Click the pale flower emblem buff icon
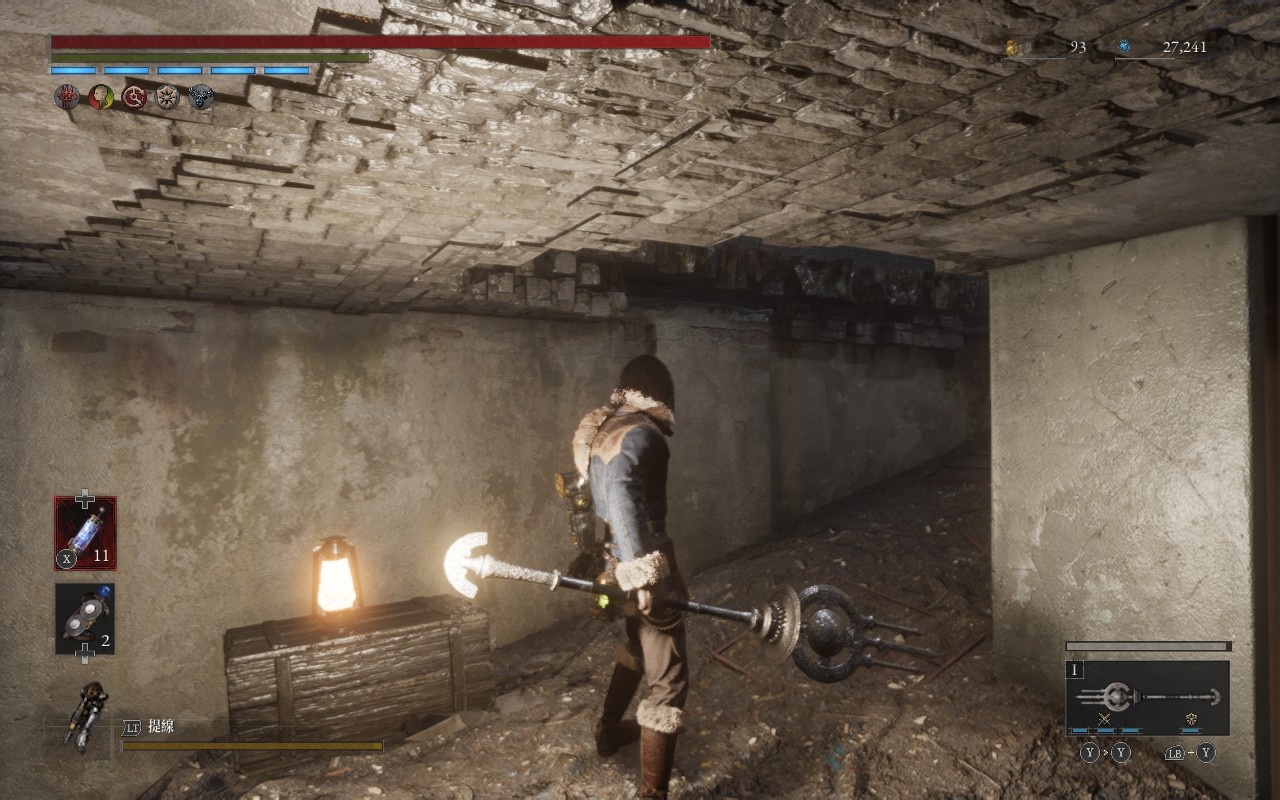This screenshot has width=1280, height=800. 167,97
